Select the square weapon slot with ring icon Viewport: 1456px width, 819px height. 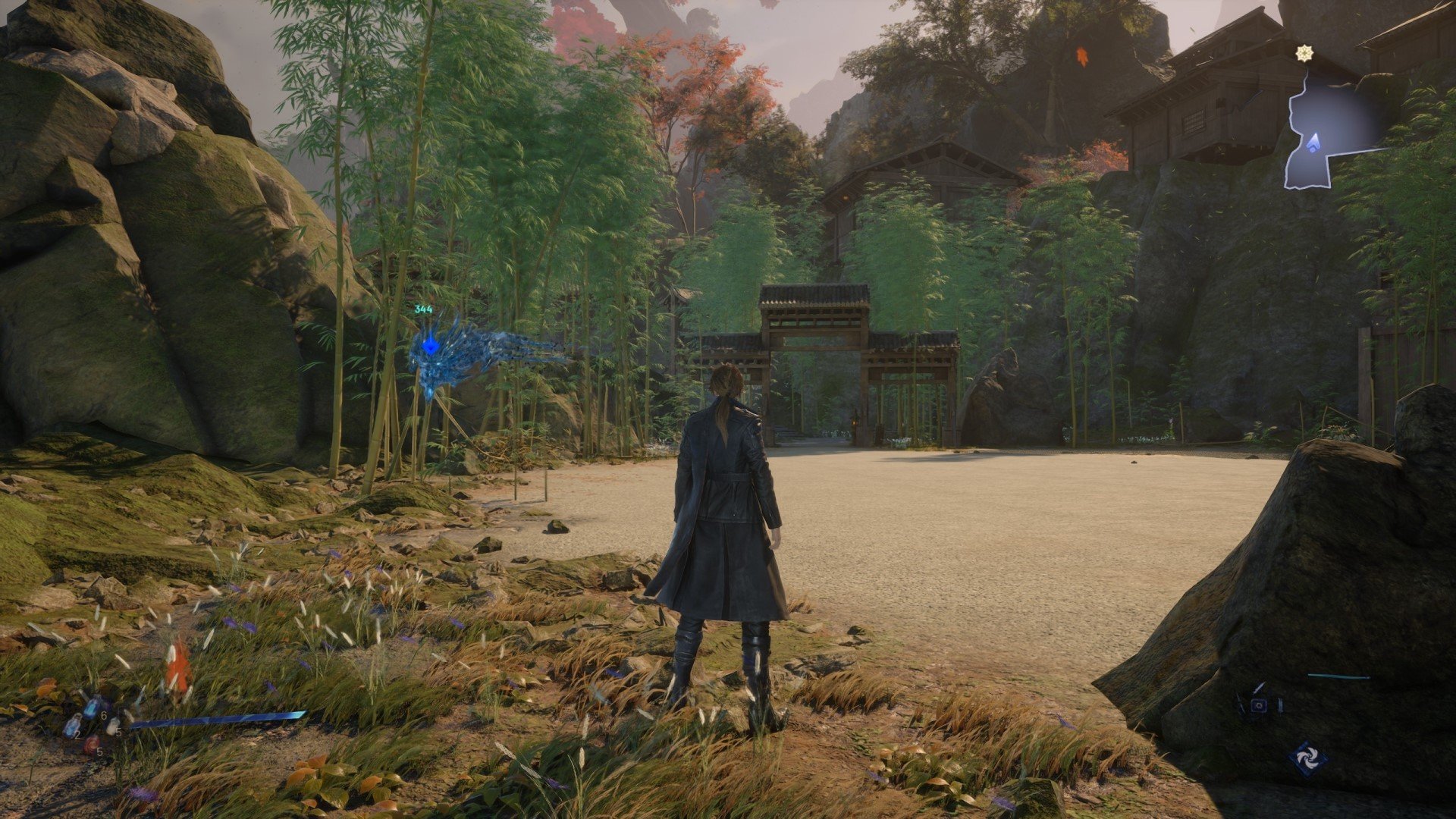pos(1259,705)
